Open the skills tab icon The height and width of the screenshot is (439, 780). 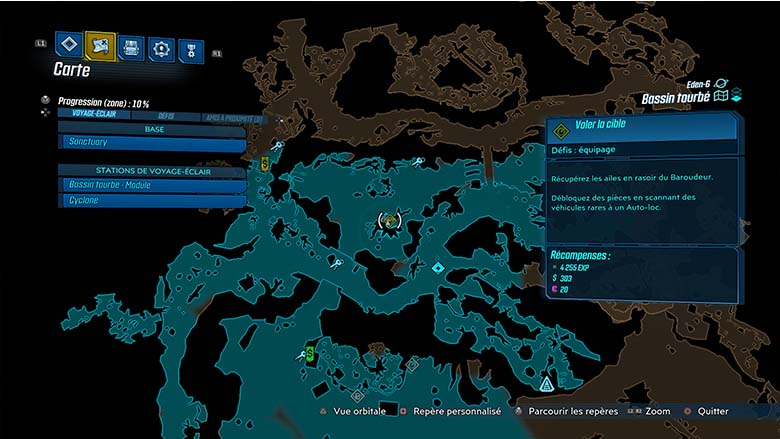coord(160,47)
